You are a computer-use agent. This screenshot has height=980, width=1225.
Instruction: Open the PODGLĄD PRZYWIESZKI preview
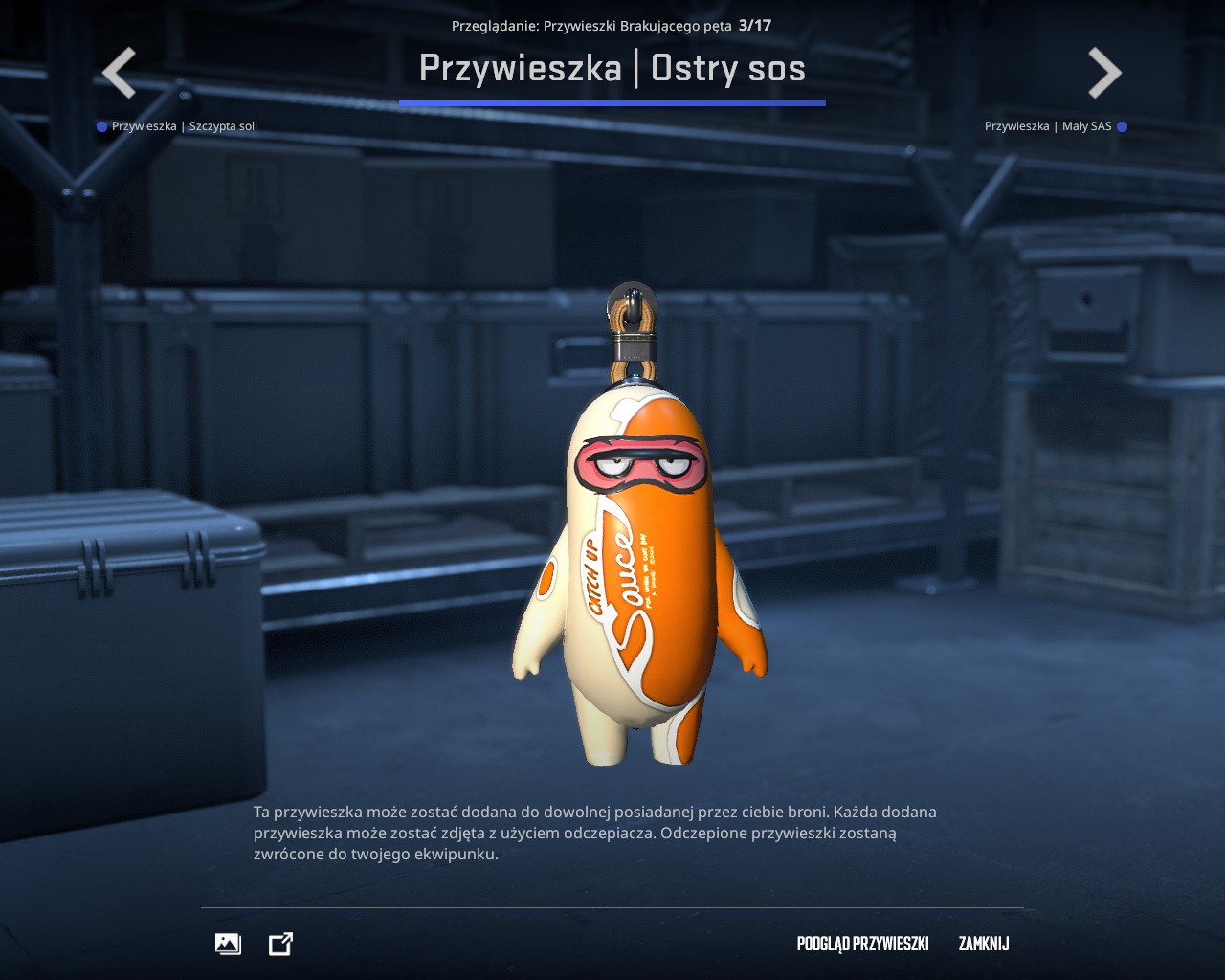click(x=862, y=944)
